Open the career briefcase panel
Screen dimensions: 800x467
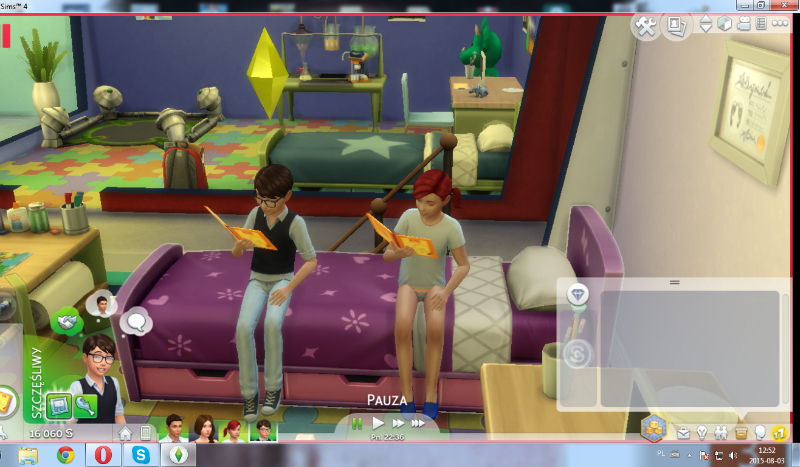point(684,433)
